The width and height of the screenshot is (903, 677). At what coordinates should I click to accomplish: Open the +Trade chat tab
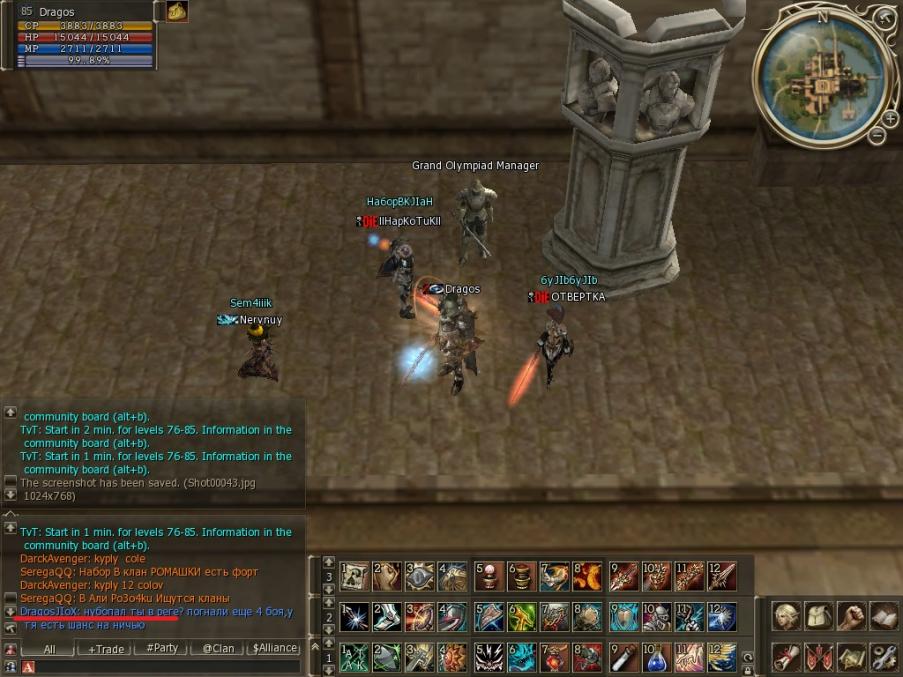click(106, 649)
